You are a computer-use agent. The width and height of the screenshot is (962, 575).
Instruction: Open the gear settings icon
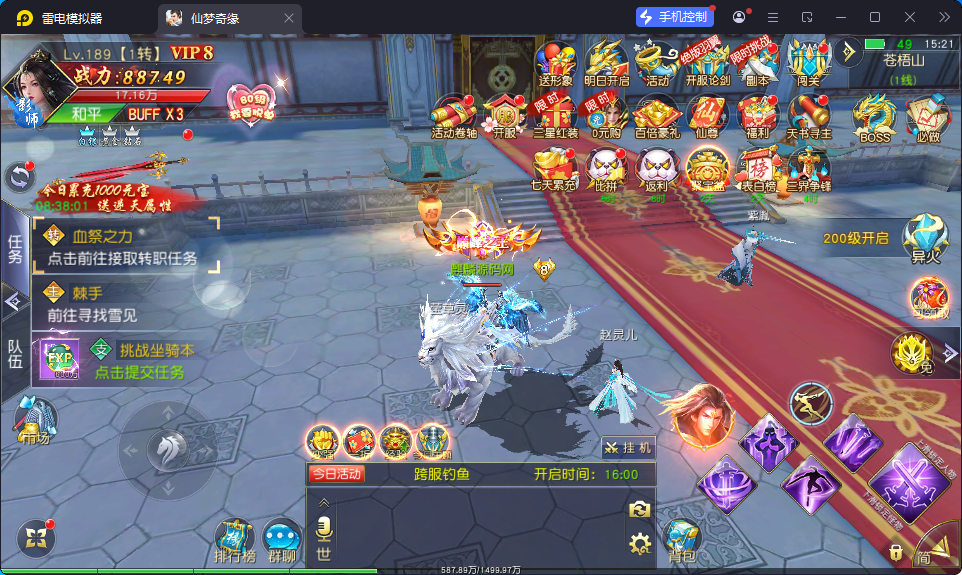click(x=639, y=544)
